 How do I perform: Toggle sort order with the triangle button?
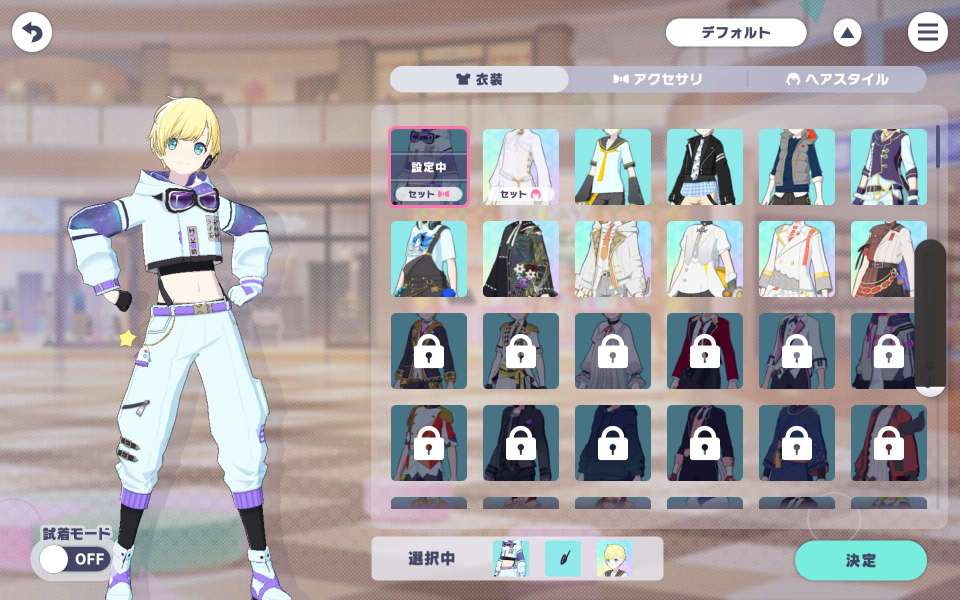(x=847, y=33)
